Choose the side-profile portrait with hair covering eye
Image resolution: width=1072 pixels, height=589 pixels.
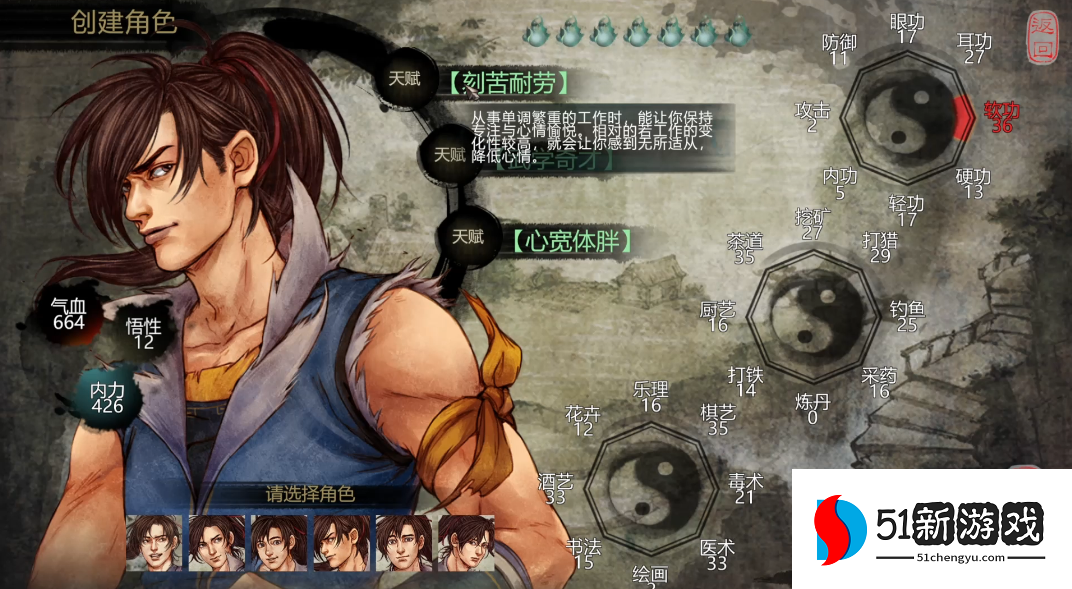click(342, 543)
